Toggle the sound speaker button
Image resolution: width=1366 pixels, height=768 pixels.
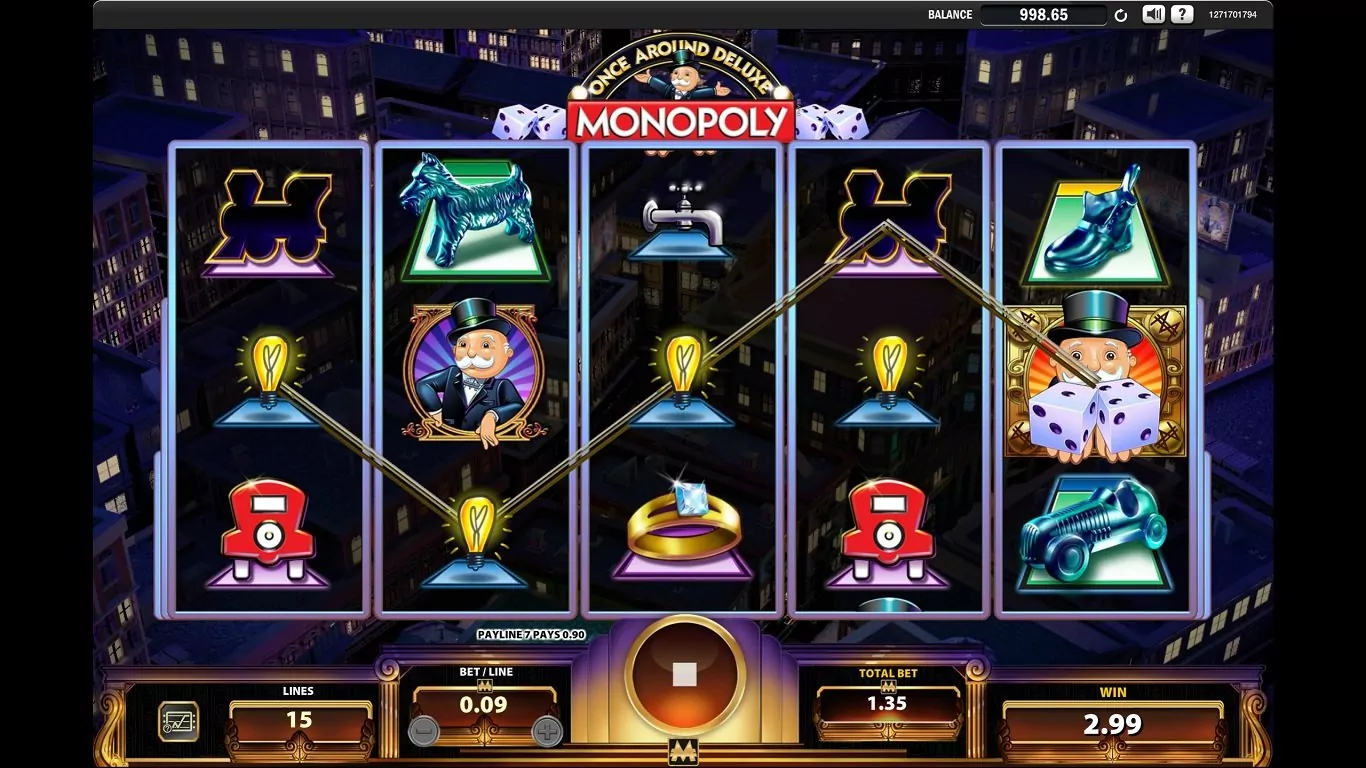(1154, 14)
